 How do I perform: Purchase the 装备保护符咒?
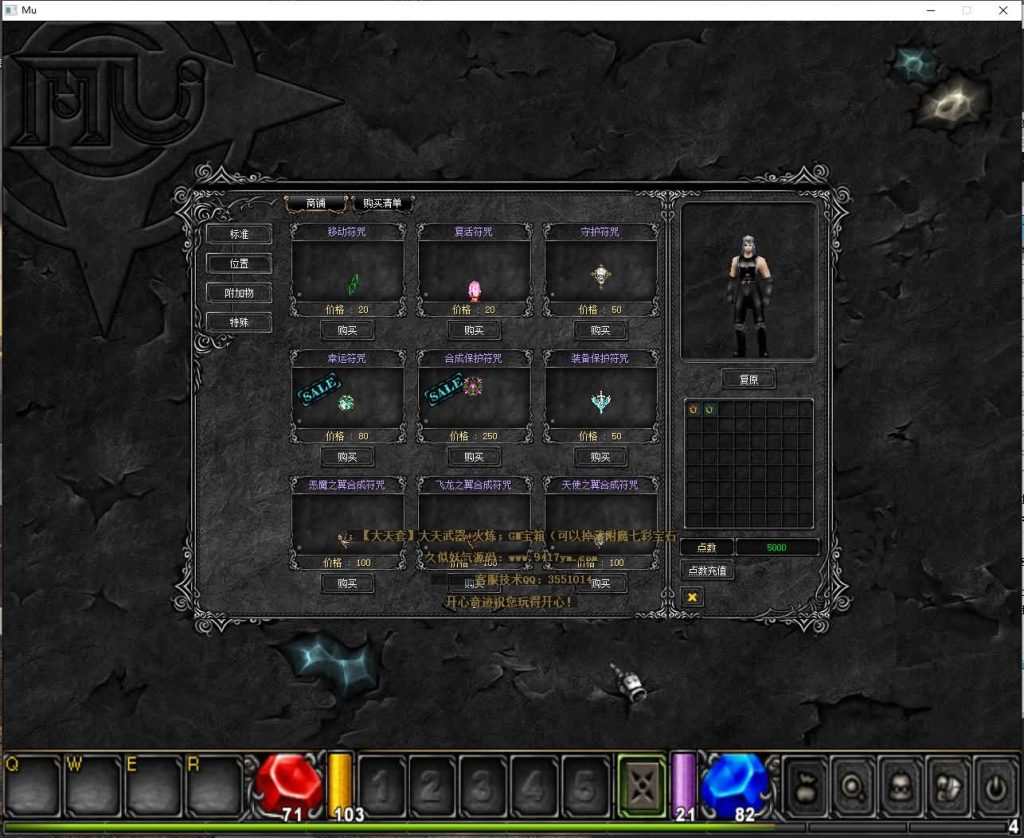[x=600, y=457]
